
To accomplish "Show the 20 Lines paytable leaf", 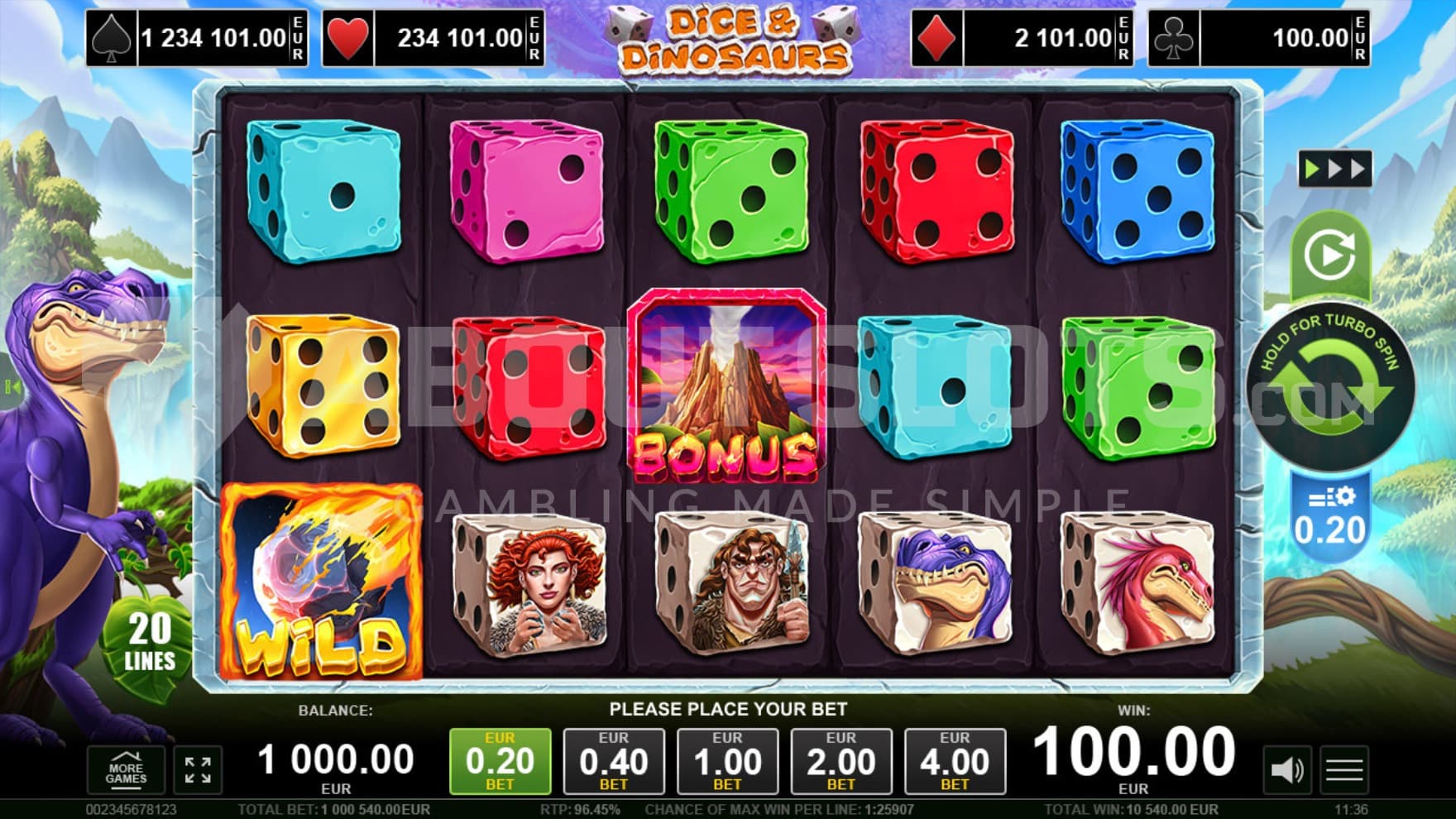I will 150,641.
